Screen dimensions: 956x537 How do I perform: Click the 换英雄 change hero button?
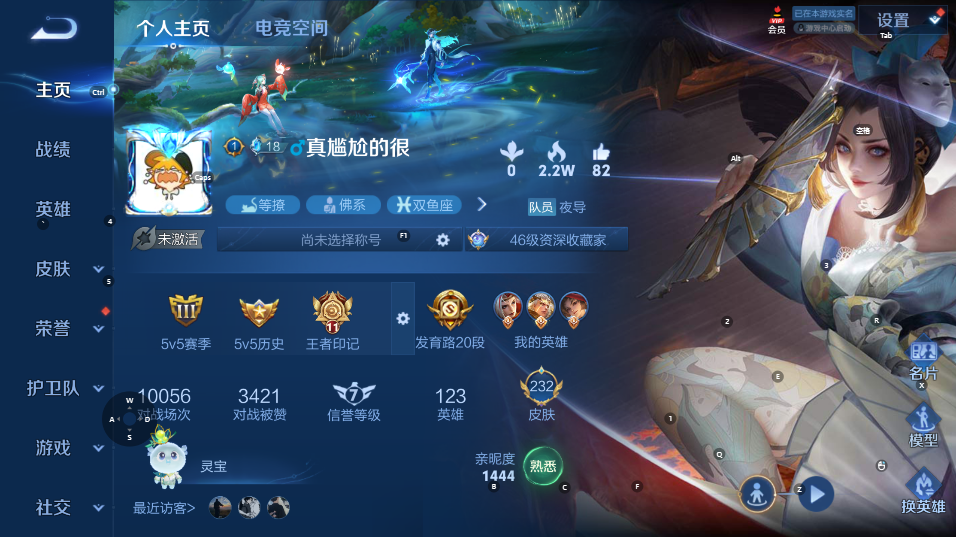(x=923, y=493)
